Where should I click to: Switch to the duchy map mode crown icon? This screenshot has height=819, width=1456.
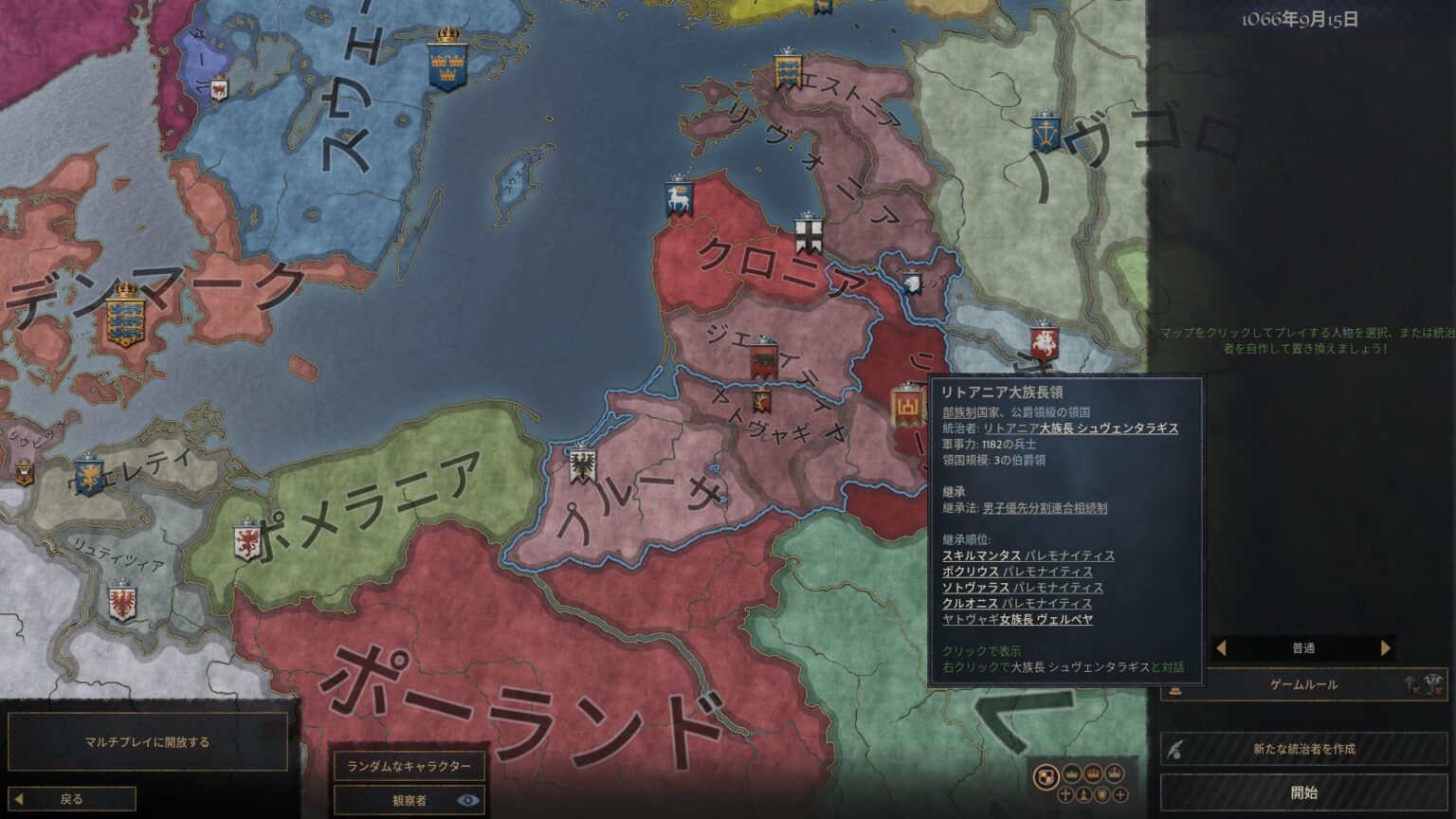[1072, 774]
